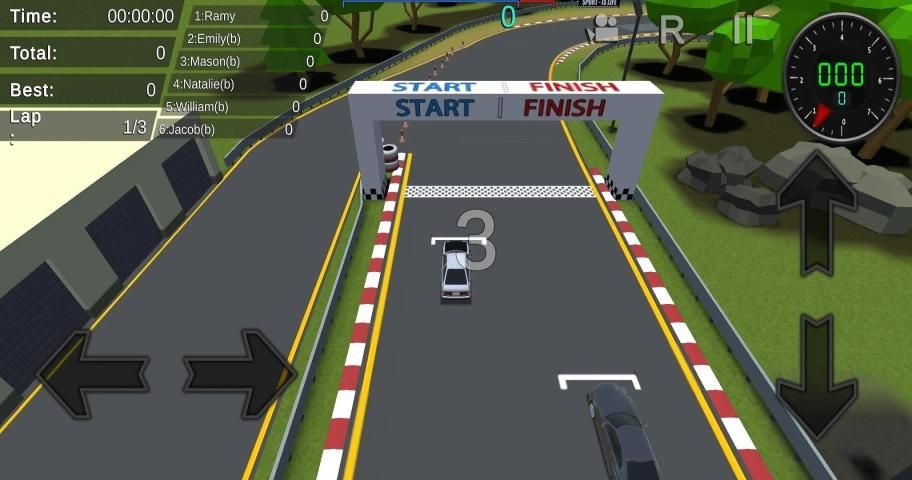
Task: Steer right with the right arrow
Action: pyautogui.click(x=240, y=375)
